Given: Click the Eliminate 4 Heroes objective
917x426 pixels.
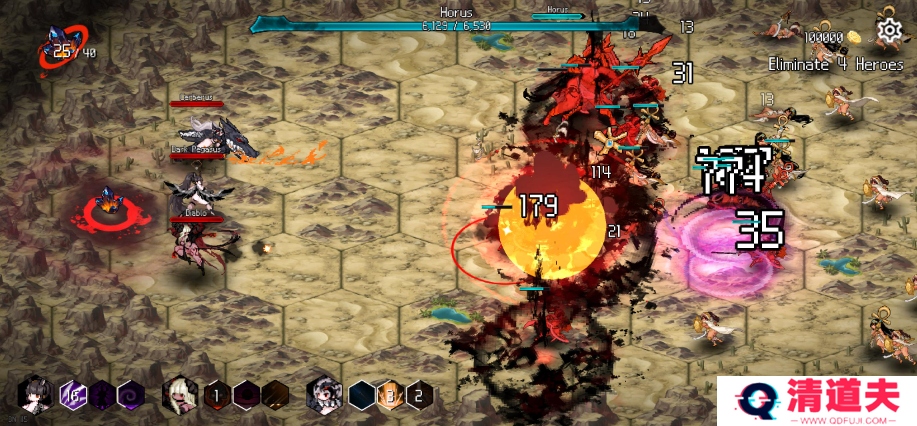Looking at the screenshot, I should coord(834,64).
